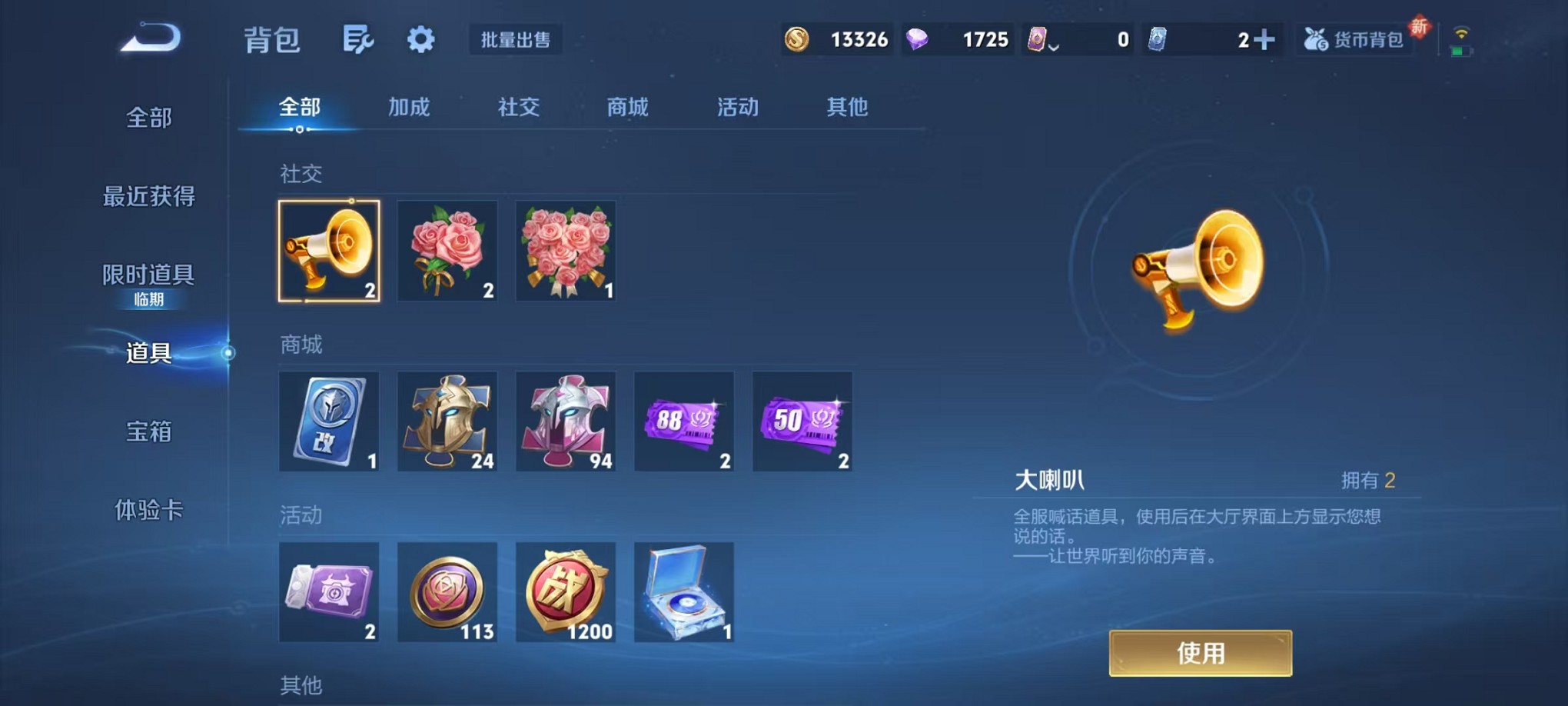
Task: Click the item records icon beside 背包
Action: pos(360,40)
